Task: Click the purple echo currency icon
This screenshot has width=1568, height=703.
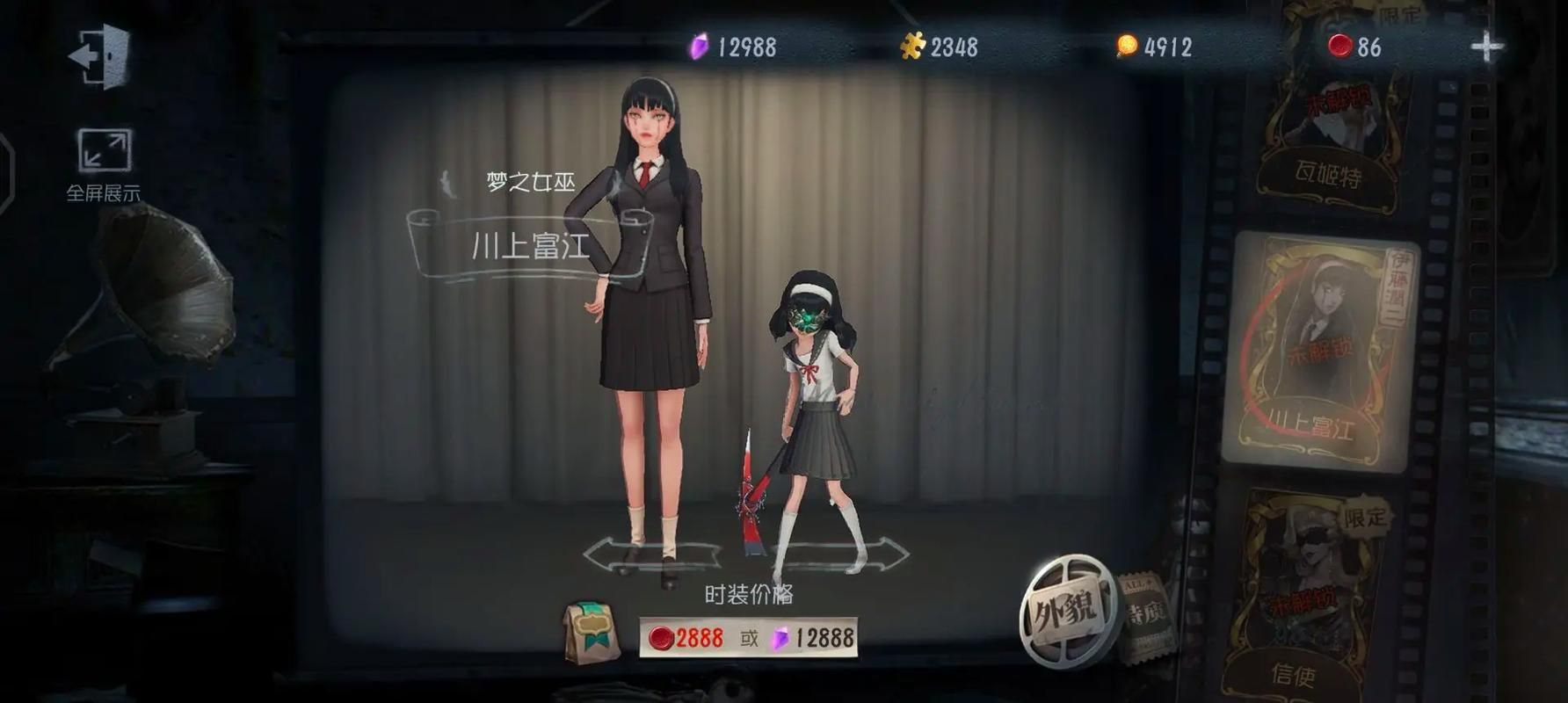Action: click(x=697, y=47)
